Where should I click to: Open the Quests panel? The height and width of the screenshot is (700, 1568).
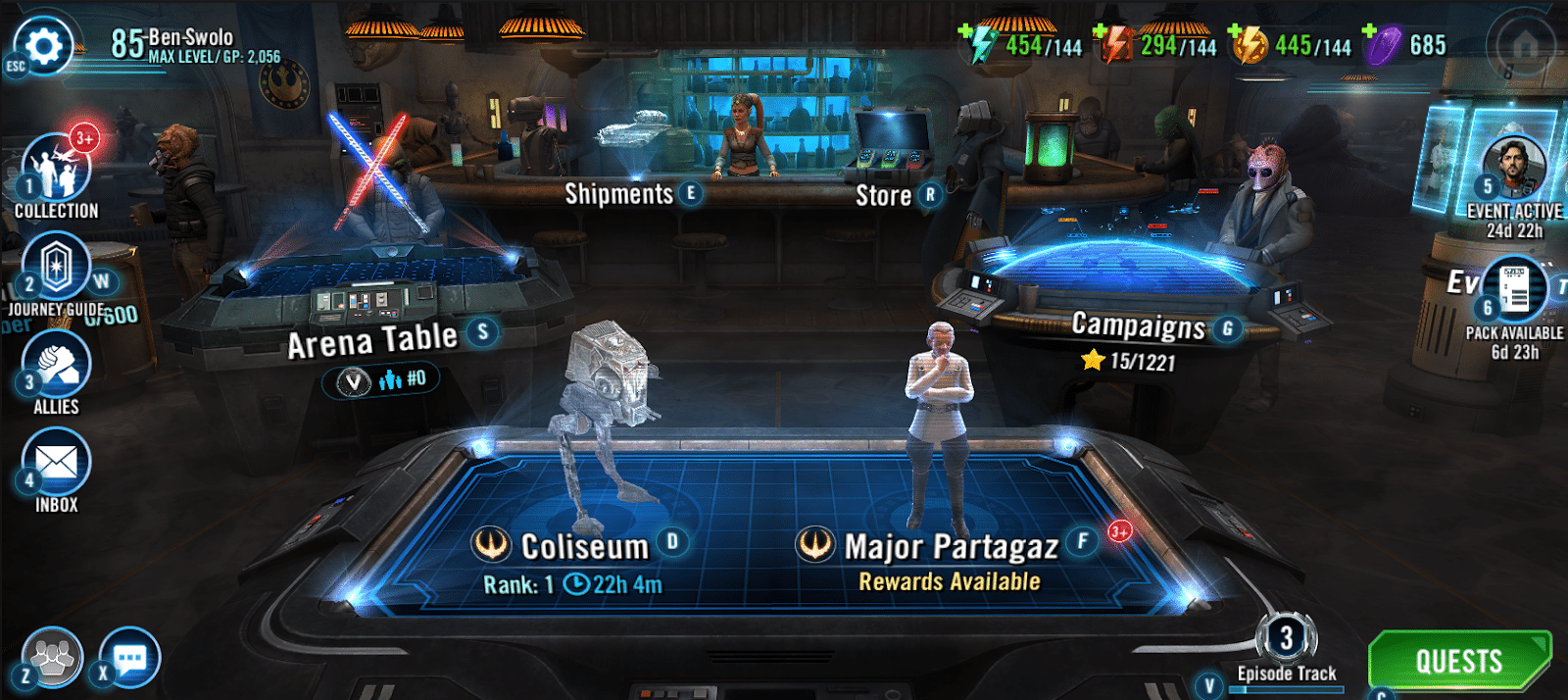[1458, 661]
